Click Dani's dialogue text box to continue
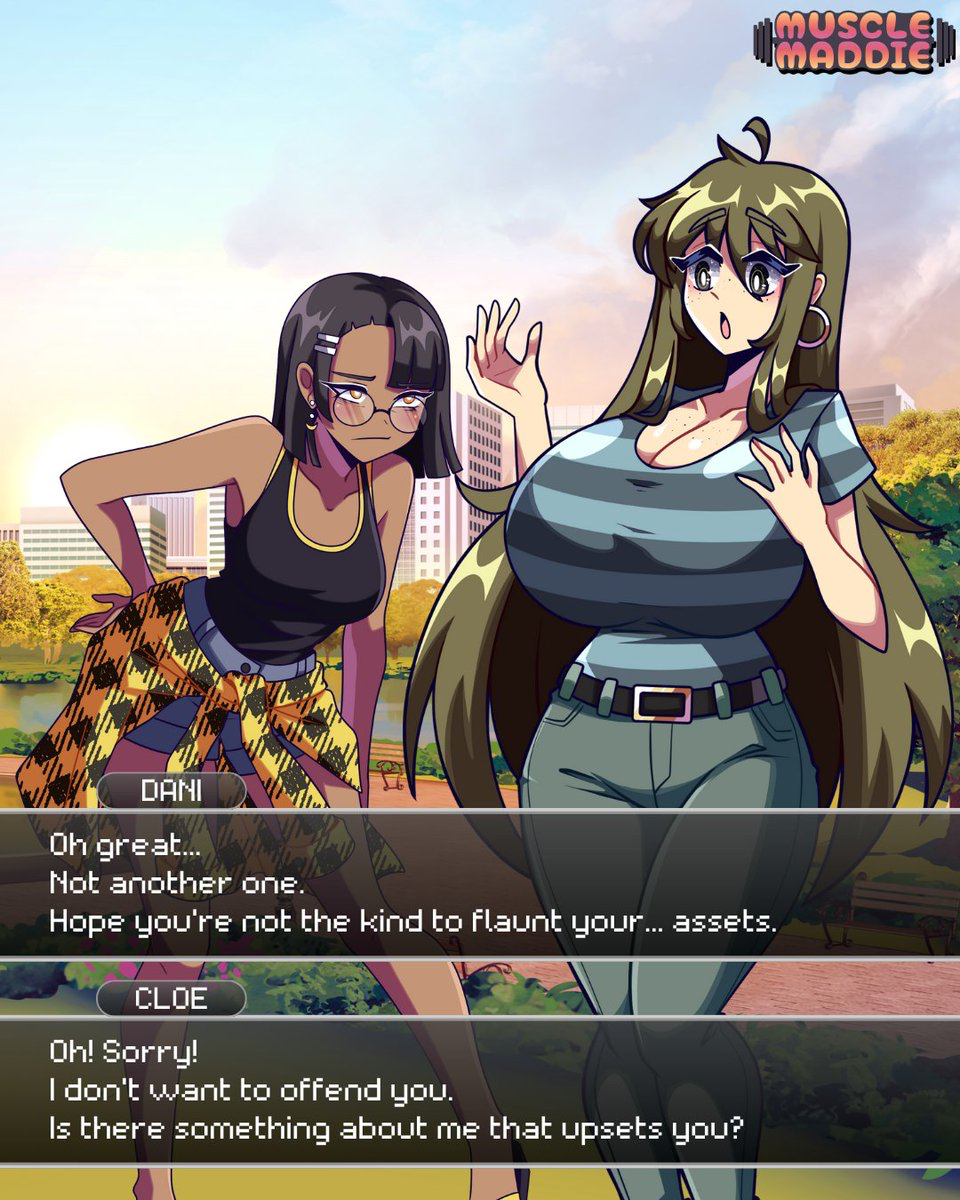The height and width of the screenshot is (1200, 960). point(480,883)
